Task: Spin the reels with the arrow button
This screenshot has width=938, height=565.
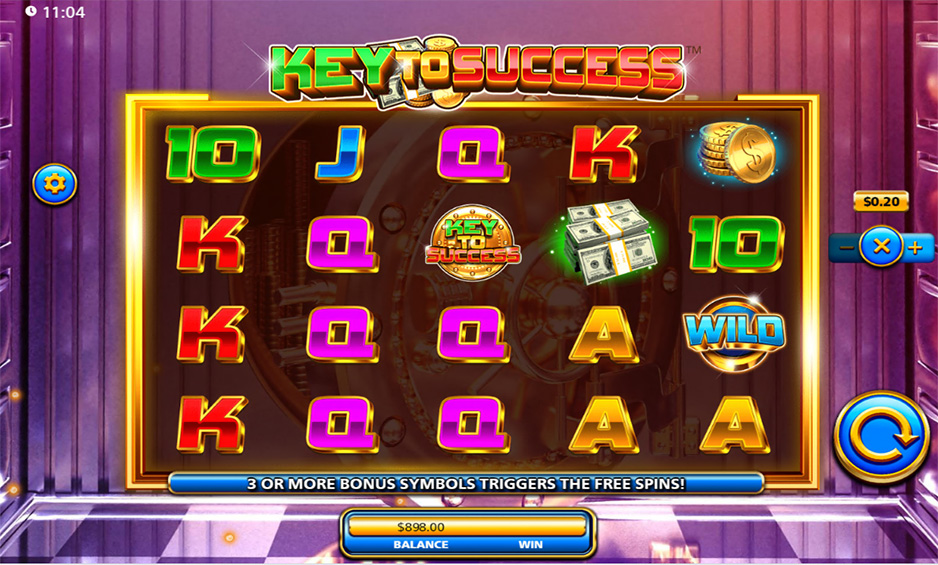Action: pyautogui.click(x=881, y=436)
